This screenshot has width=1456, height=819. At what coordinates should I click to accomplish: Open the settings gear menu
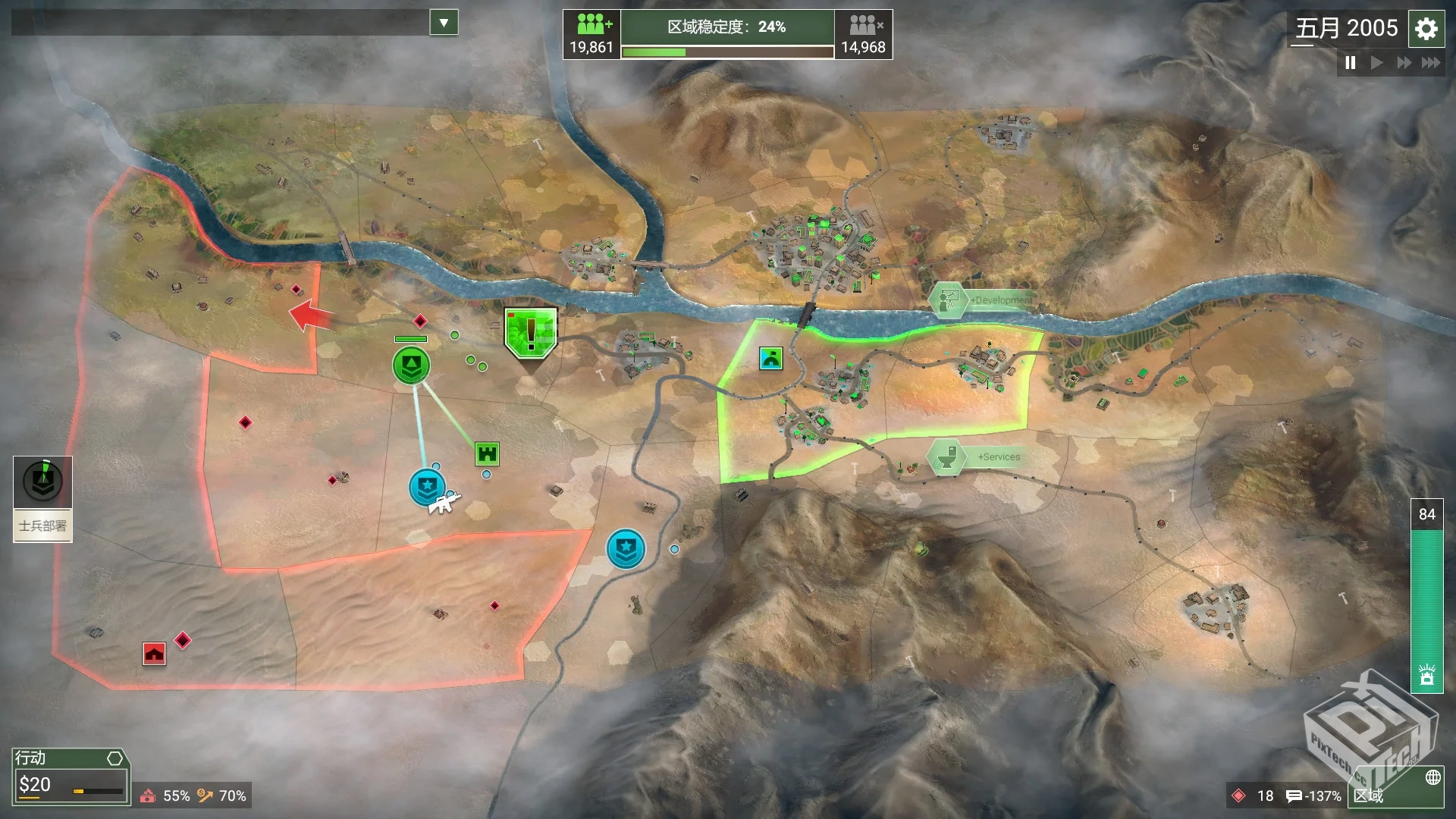[x=1426, y=29]
